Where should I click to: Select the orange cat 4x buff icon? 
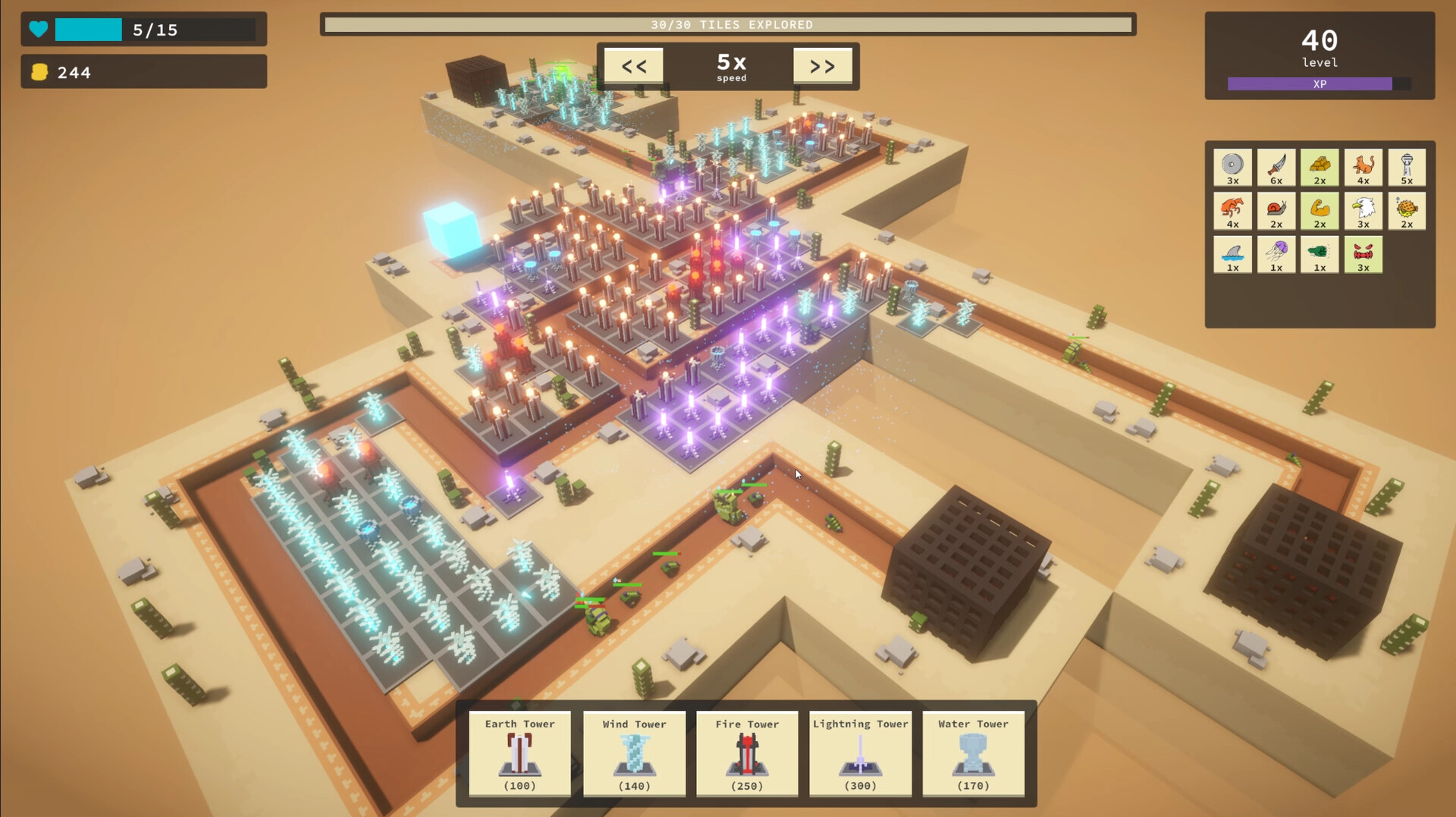pyautogui.click(x=1363, y=167)
